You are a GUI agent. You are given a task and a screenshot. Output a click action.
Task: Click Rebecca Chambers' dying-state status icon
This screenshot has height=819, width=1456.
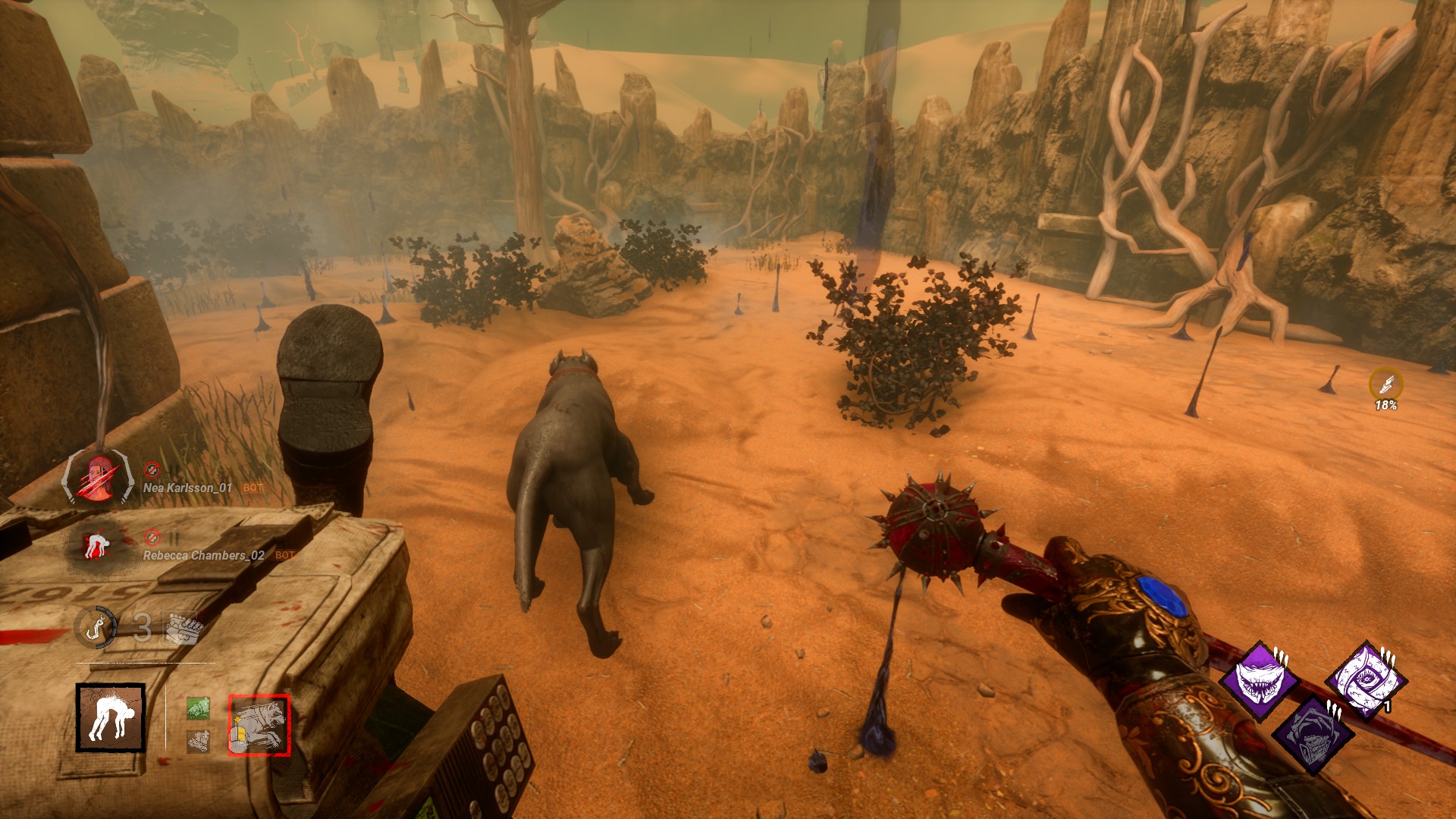pyautogui.click(x=99, y=544)
